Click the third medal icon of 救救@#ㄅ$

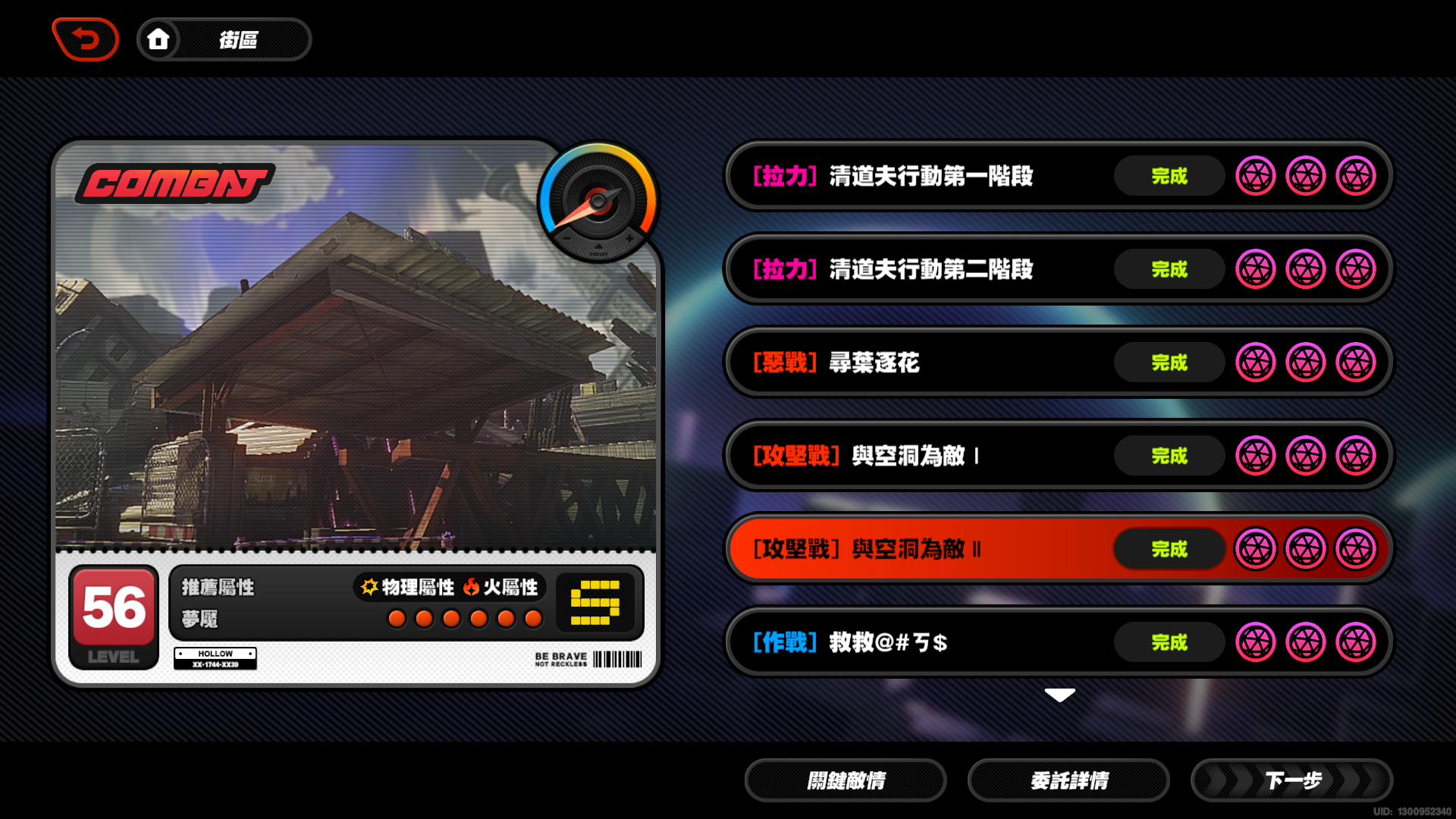[1357, 642]
